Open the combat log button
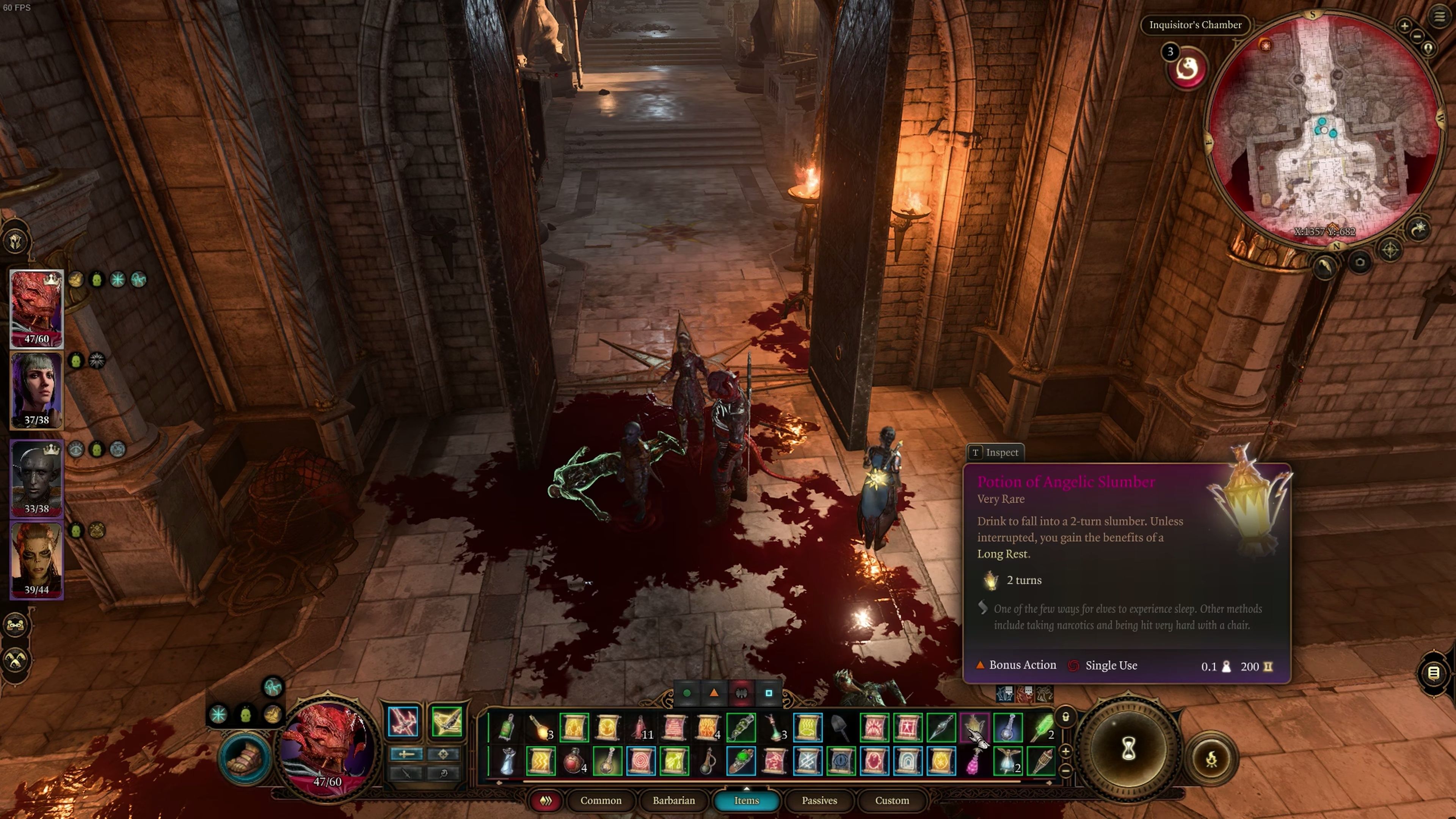The image size is (1456, 819). pyautogui.click(x=1433, y=673)
